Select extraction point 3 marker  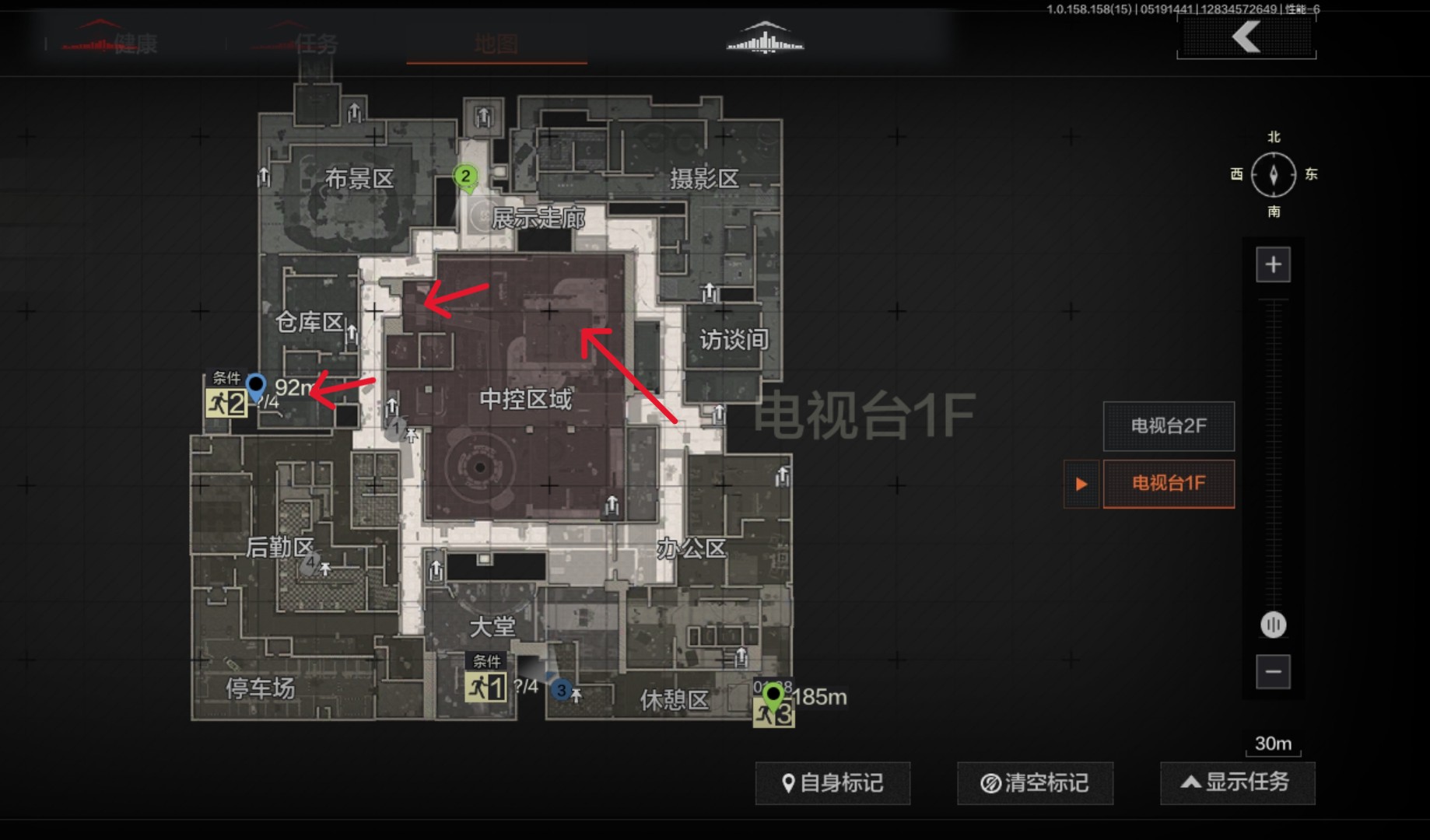[773, 712]
